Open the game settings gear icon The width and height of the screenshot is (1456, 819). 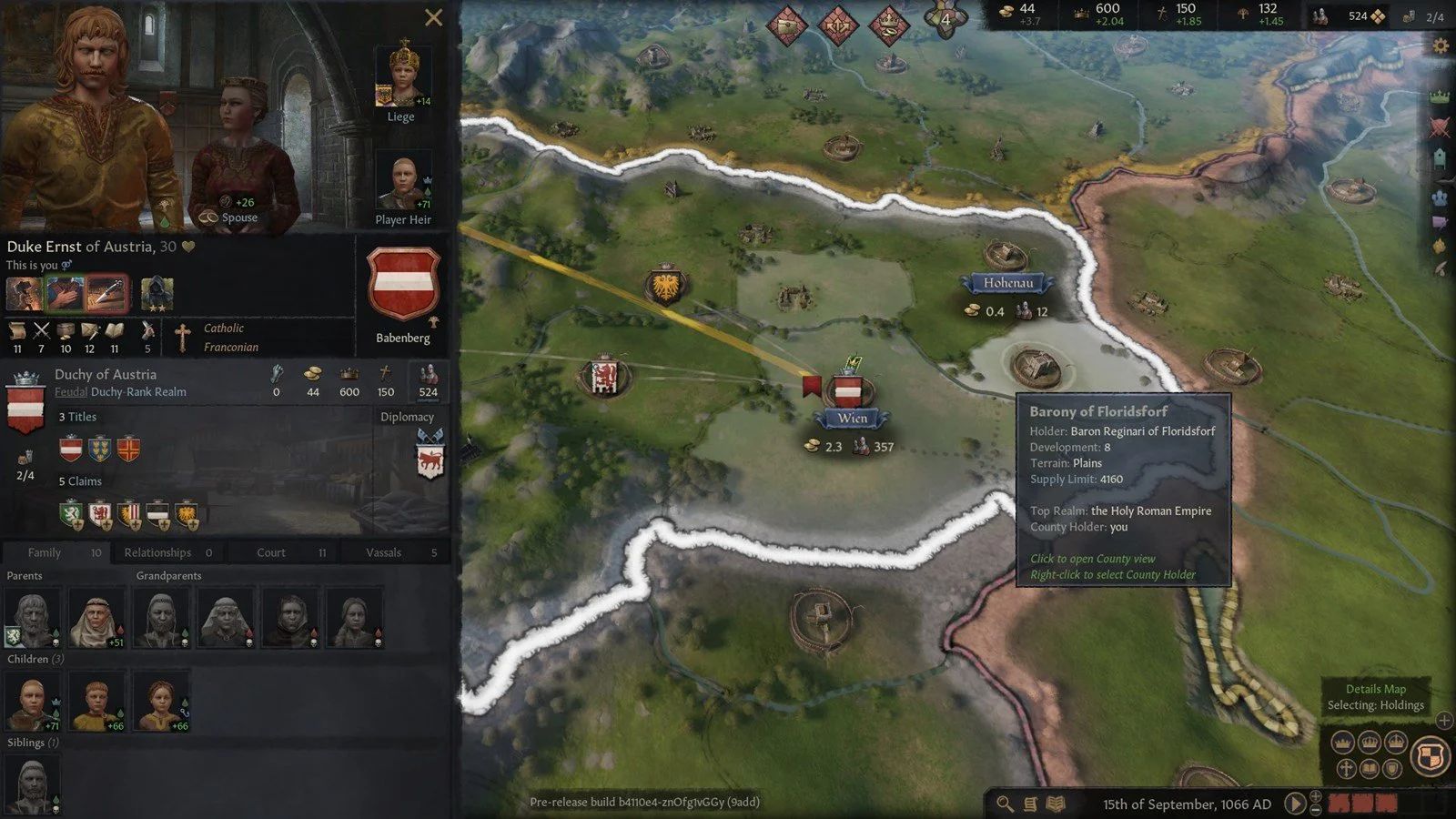1441,43
